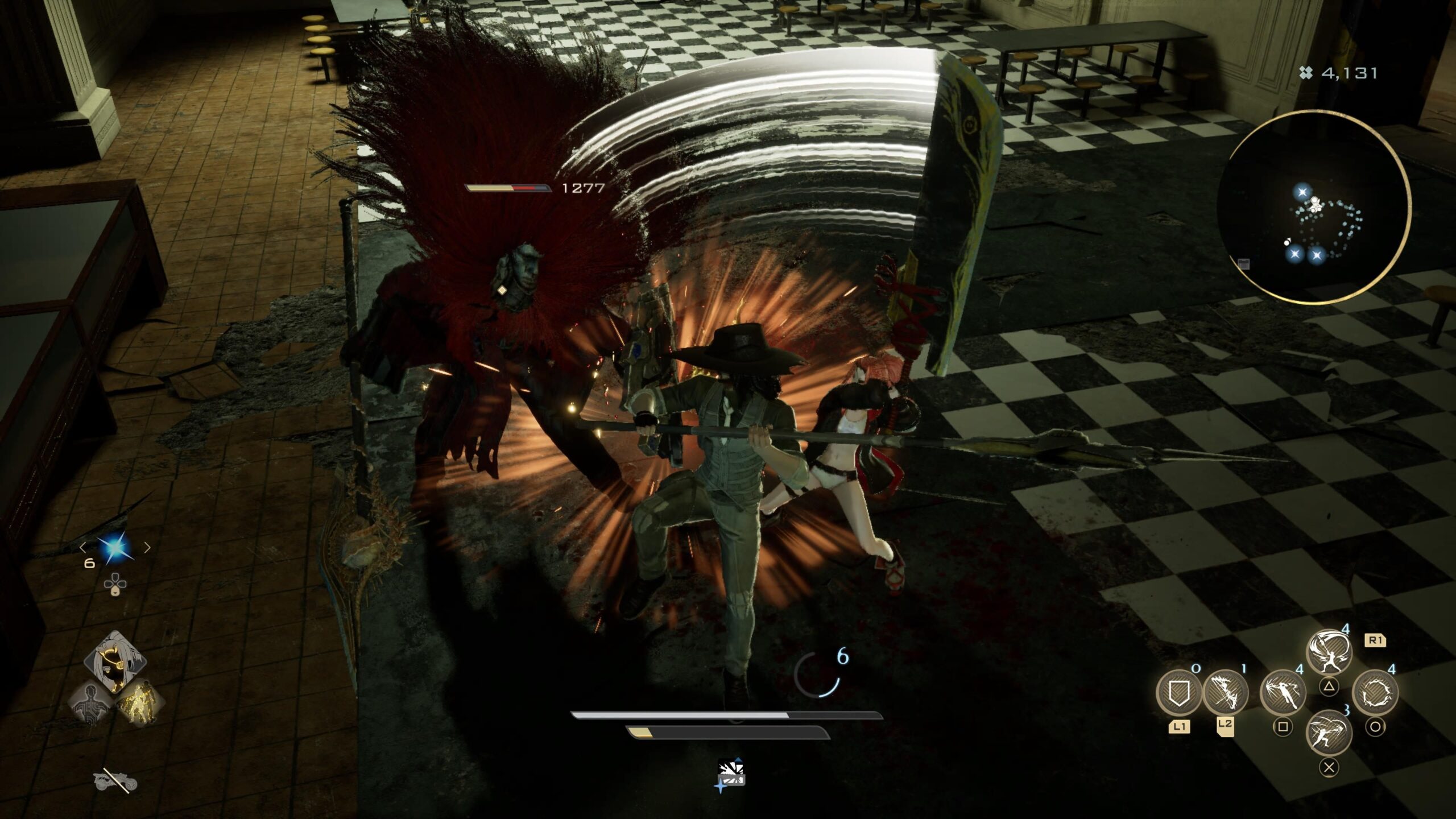The width and height of the screenshot is (1456, 819).
Task: Use the lunging slash skill icon
Action: click(x=1329, y=734)
